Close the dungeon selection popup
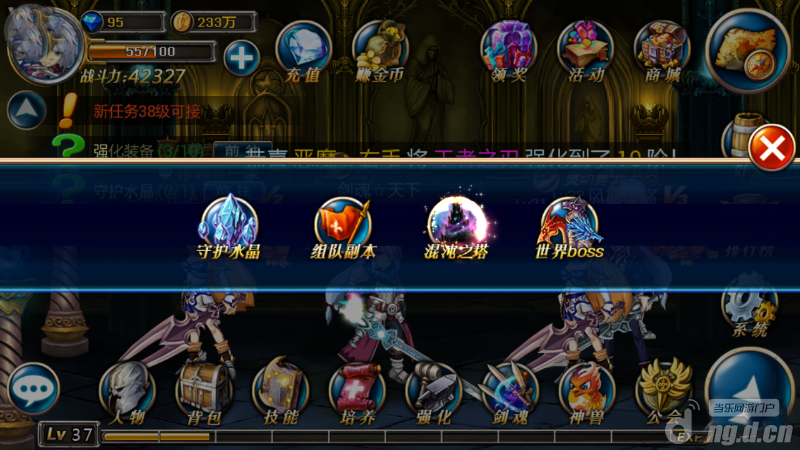Screen dimensions: 800x450 click(771, 150)
